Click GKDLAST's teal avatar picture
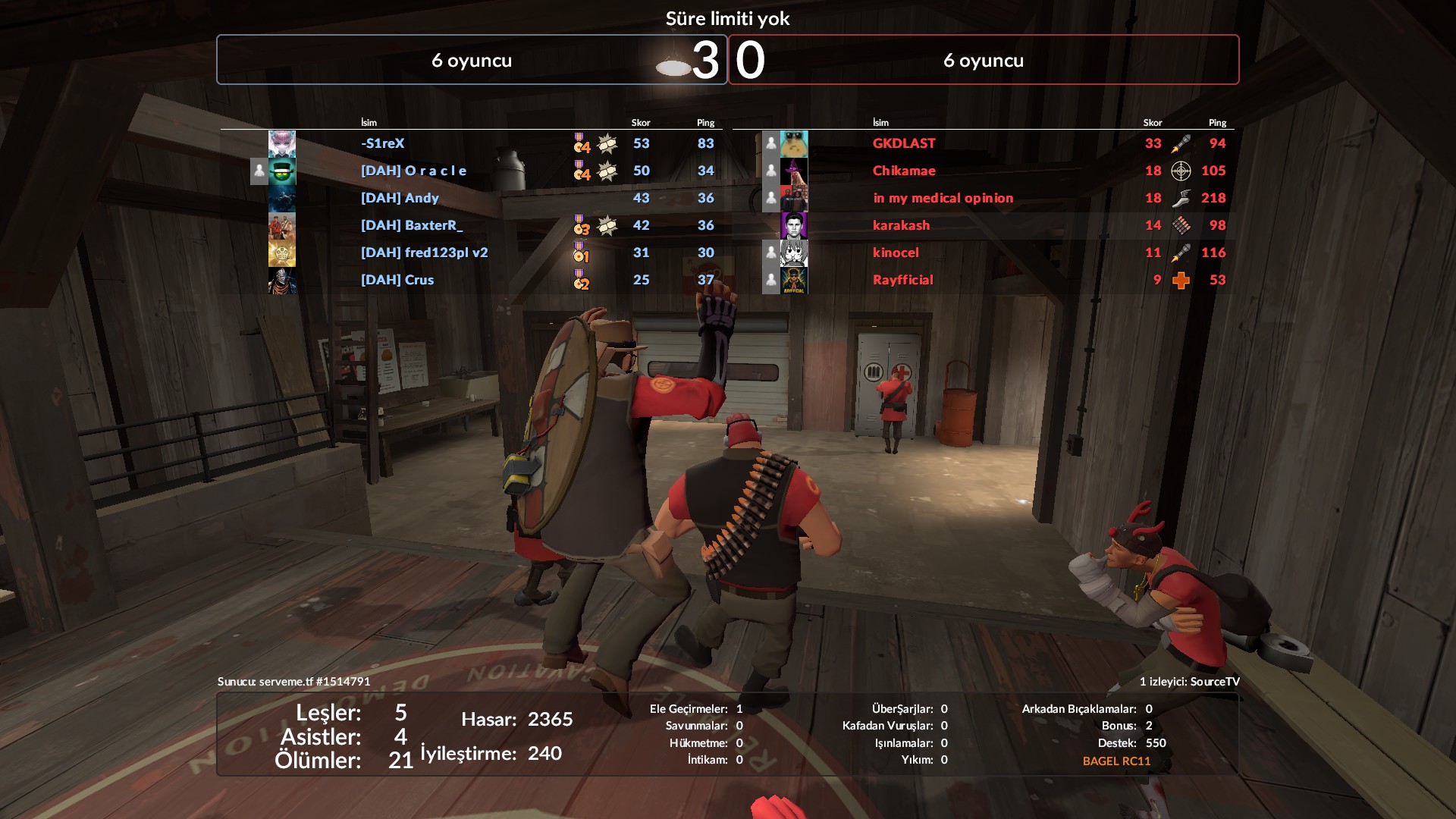 (x=794, y=143)
